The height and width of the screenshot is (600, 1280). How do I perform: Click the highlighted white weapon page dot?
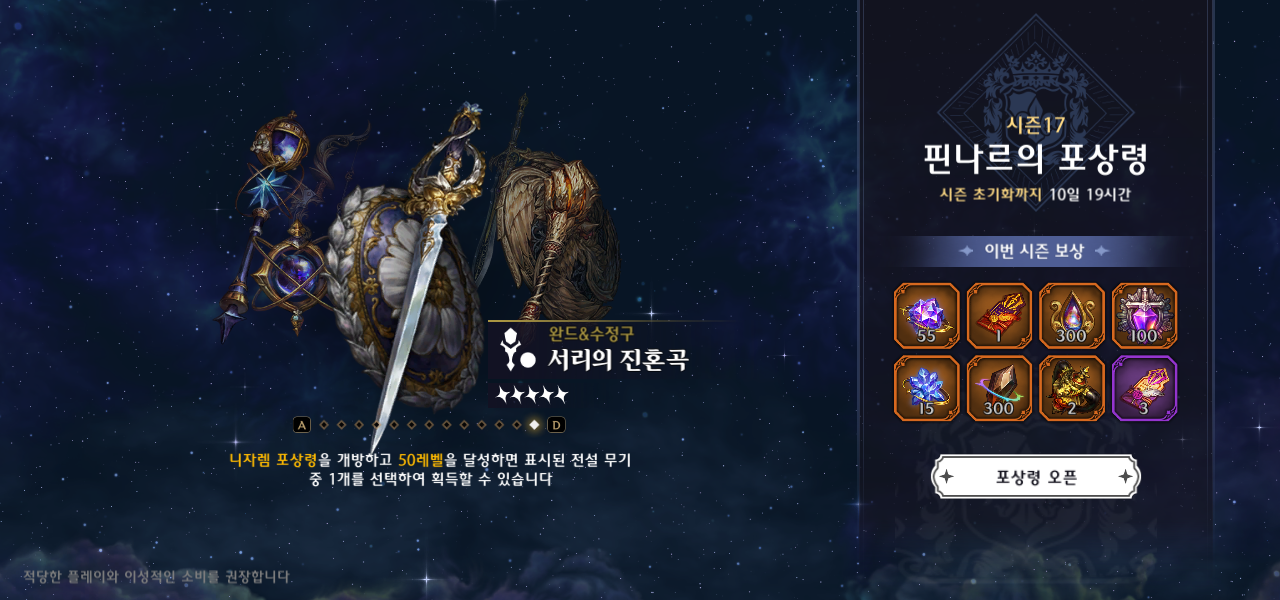(534, 425)
